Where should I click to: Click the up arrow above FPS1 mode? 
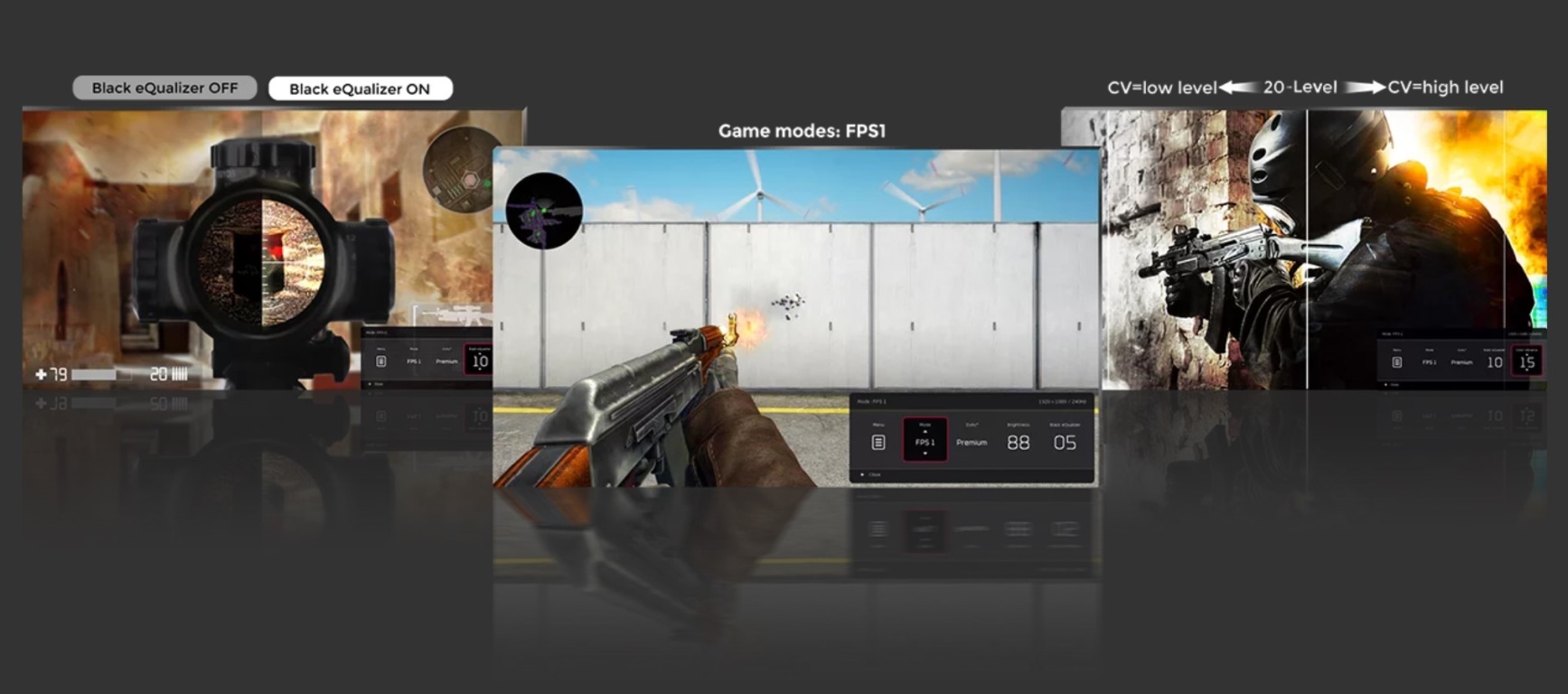[925, 432]
